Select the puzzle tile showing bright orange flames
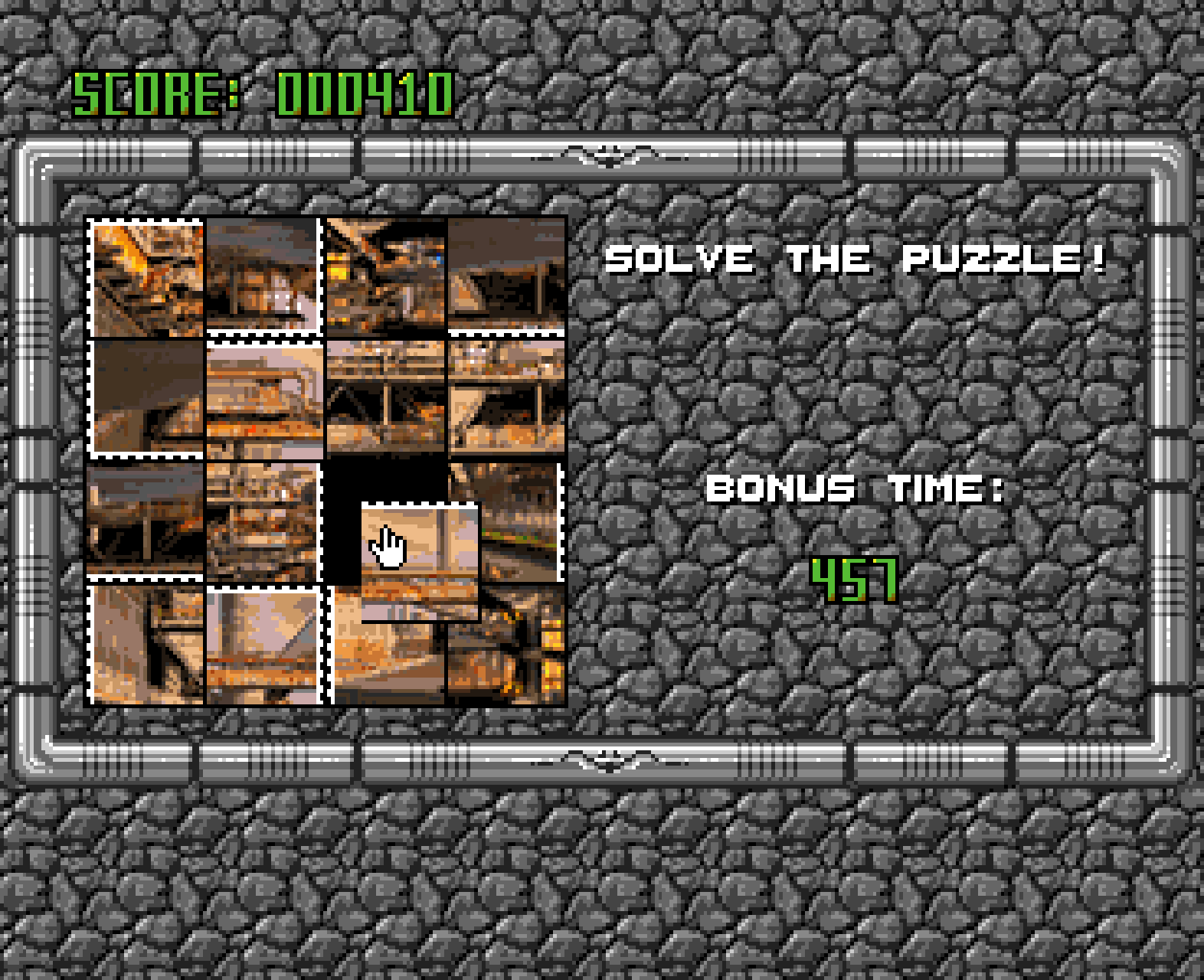 [146, 277]
